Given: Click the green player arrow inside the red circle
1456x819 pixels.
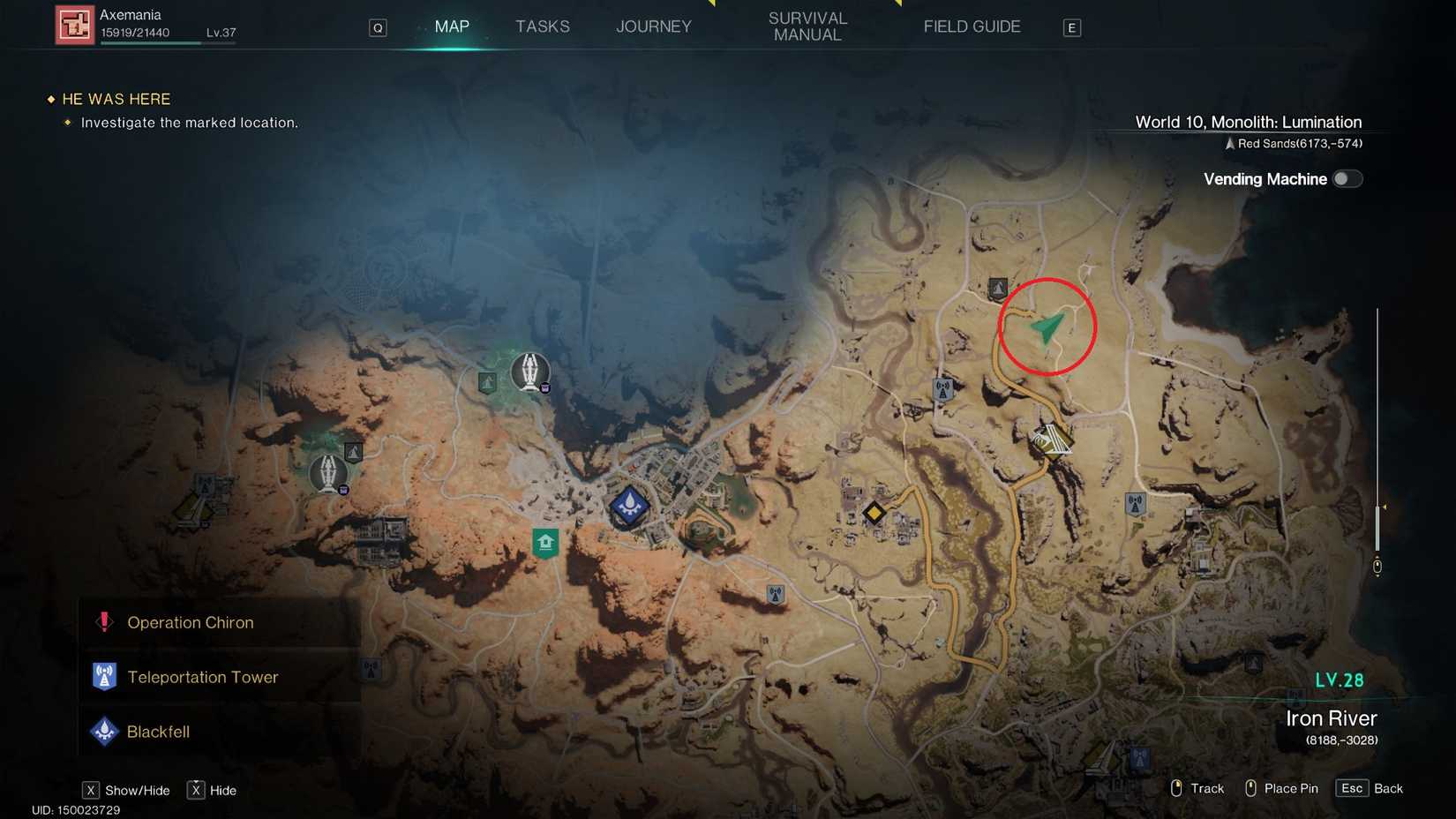Looking at the screenshot, I should click(x=1046, y=328).
